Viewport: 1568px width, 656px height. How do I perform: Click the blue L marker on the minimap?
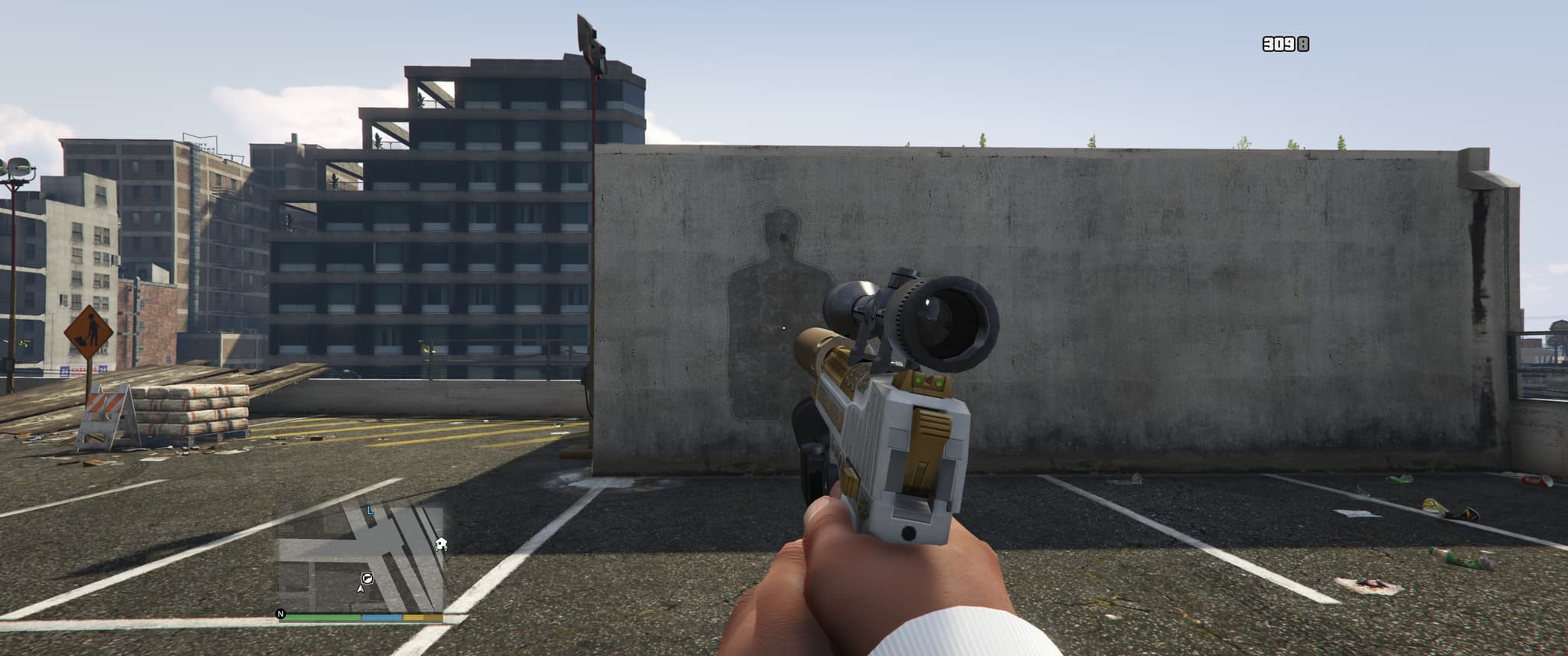(x=370, y=509)
